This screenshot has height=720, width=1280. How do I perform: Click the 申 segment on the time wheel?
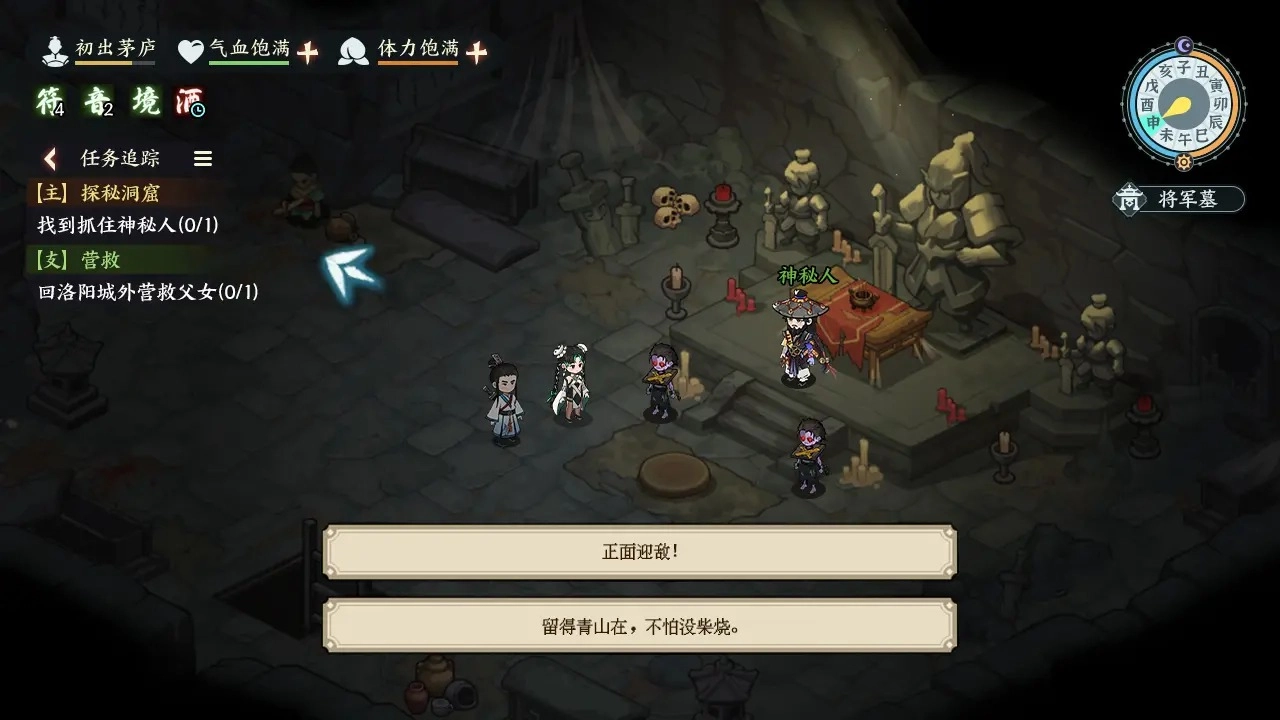1151,122
